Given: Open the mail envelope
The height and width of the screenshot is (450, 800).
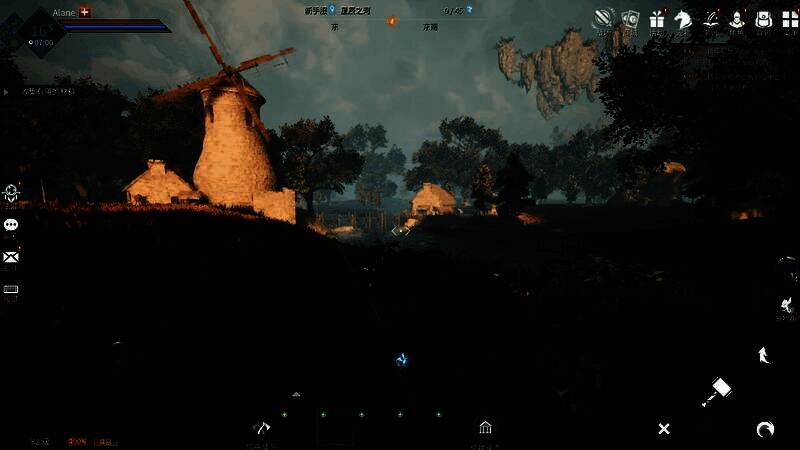Looking at the screenshot, I should (x=11, y=257).
